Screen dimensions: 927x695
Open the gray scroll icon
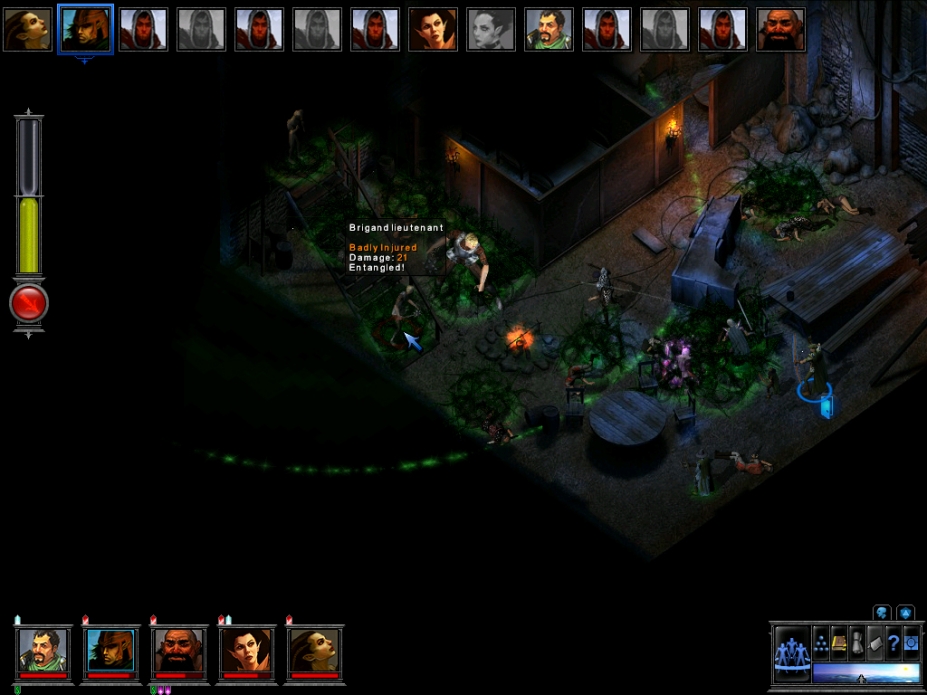tap(857, 645)
